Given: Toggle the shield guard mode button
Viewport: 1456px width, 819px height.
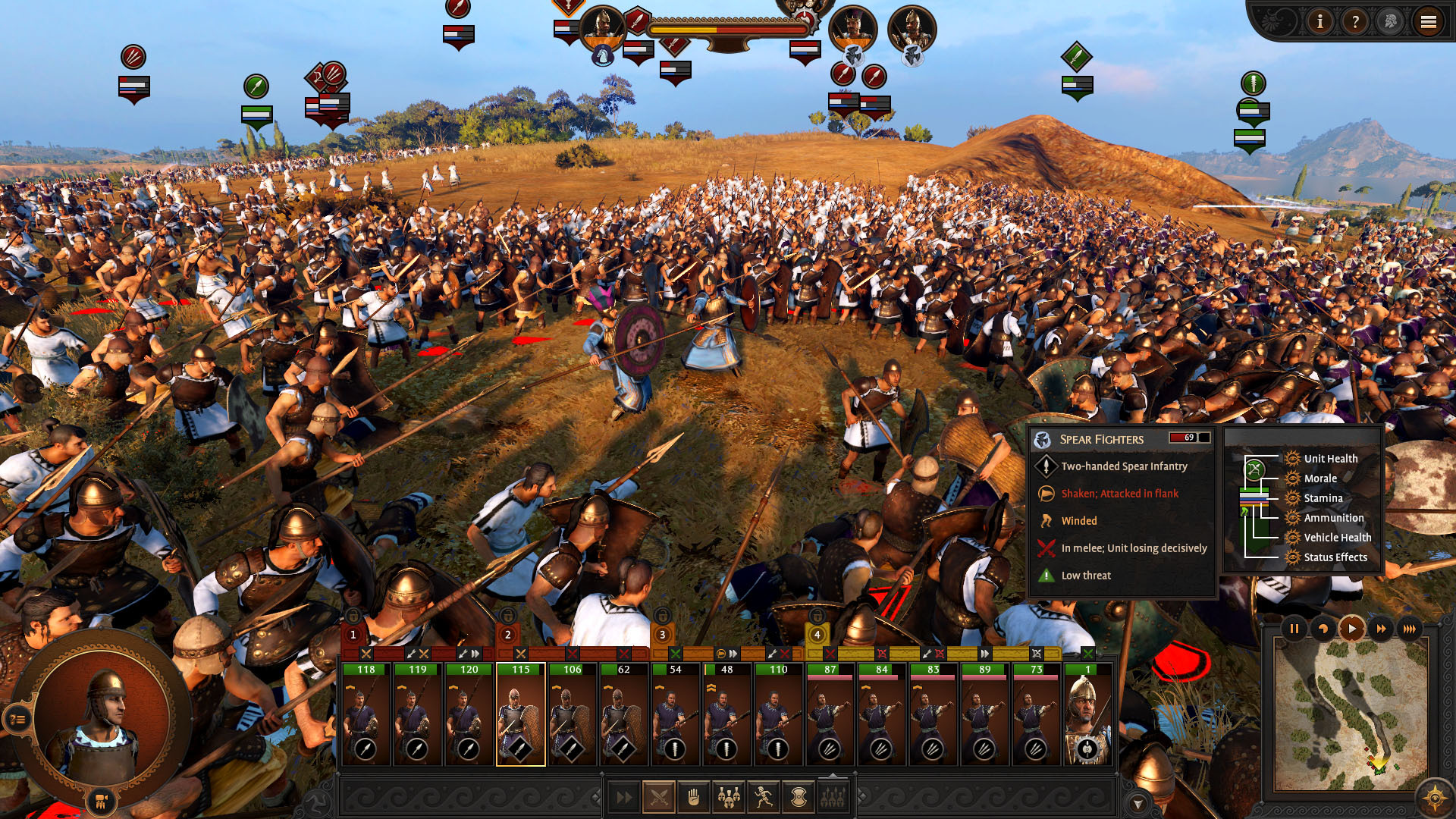Looking at the screenshot, I should (798, 797).
